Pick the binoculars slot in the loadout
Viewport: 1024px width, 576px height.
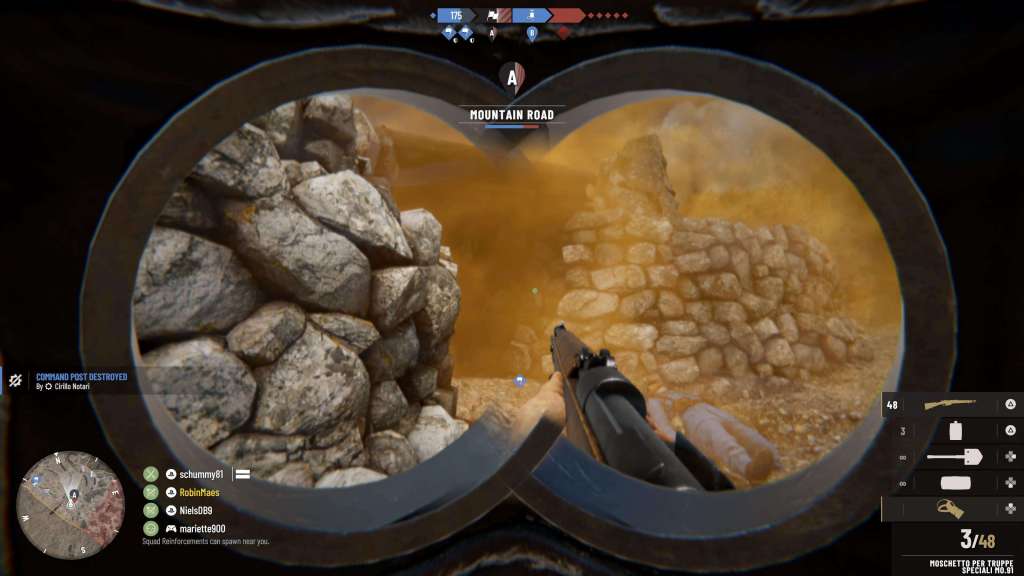951,509
